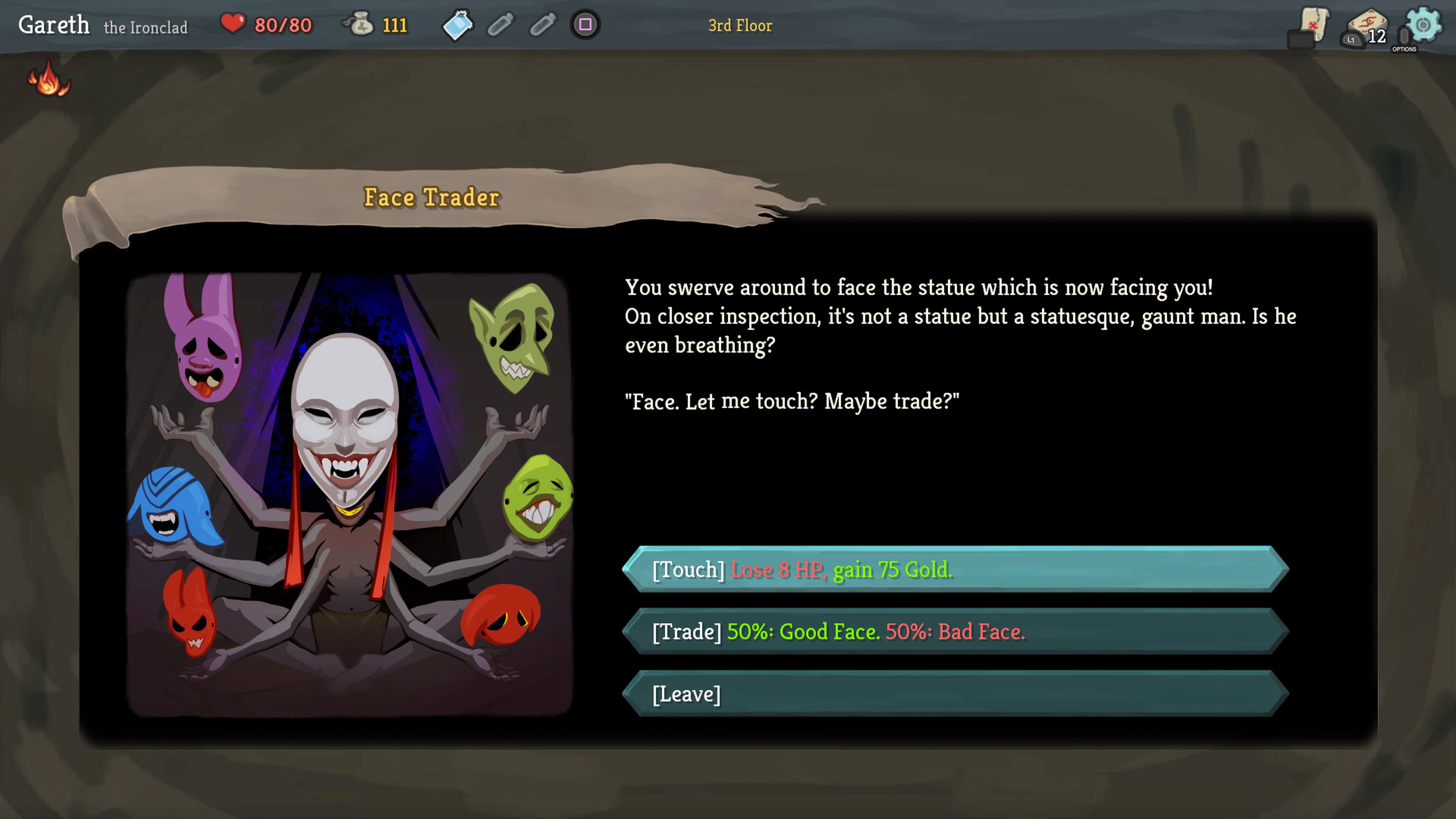Inspect the Burning Blood flame relic
This screenshot has width=1456, height=819.
coord(49,80)
